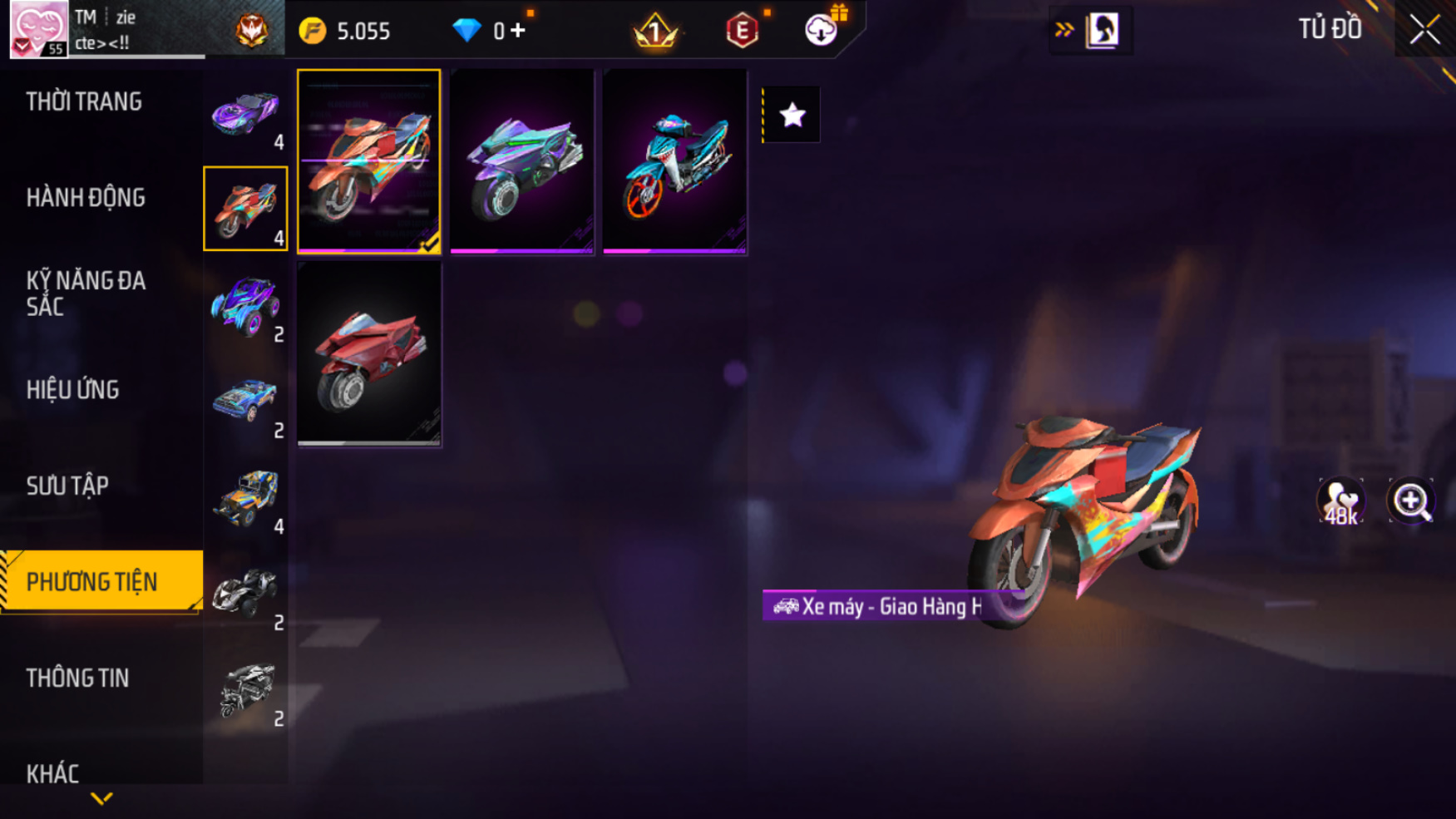
Task: Open the Thông Tin section
Action: coord(77,678)
